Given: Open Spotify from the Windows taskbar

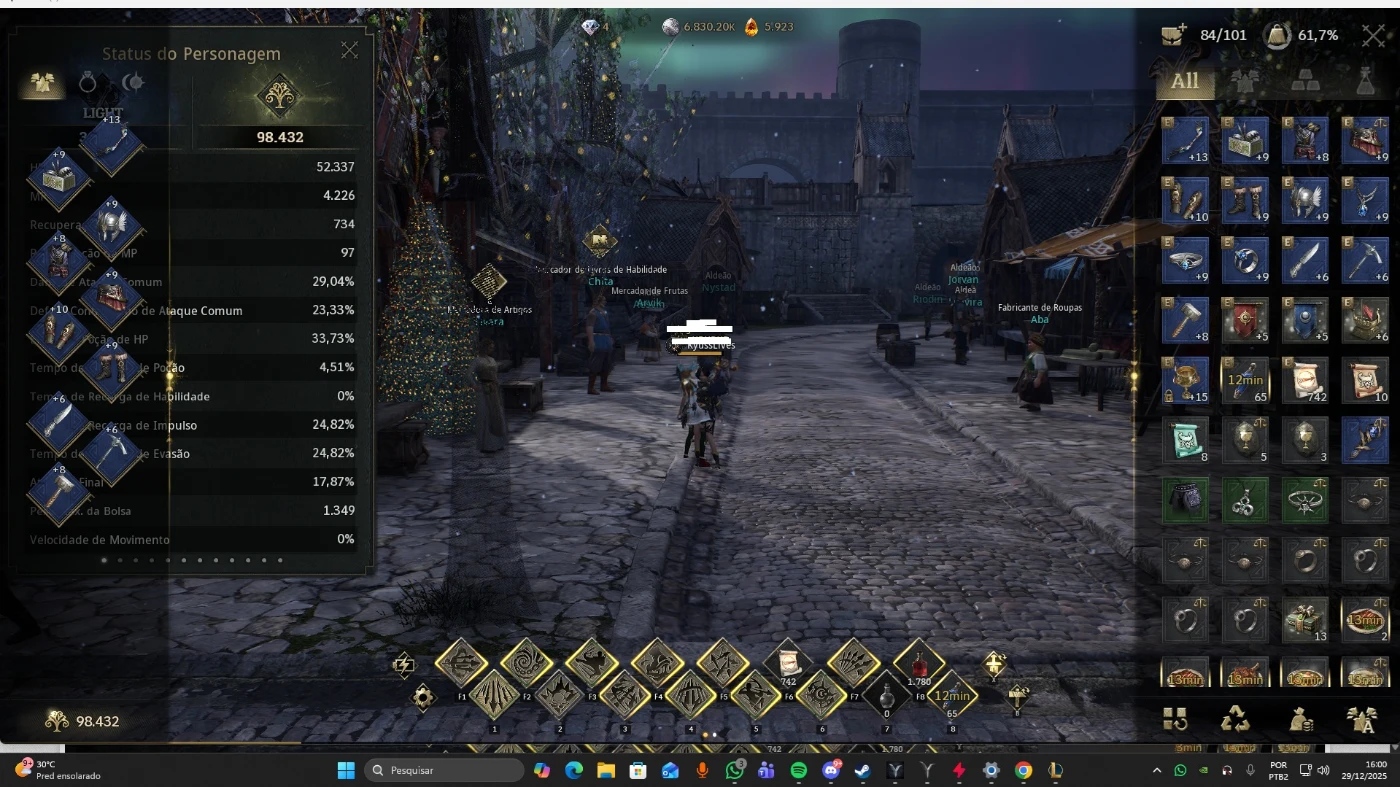Looking at the screenshot, I should click(798, 770).
